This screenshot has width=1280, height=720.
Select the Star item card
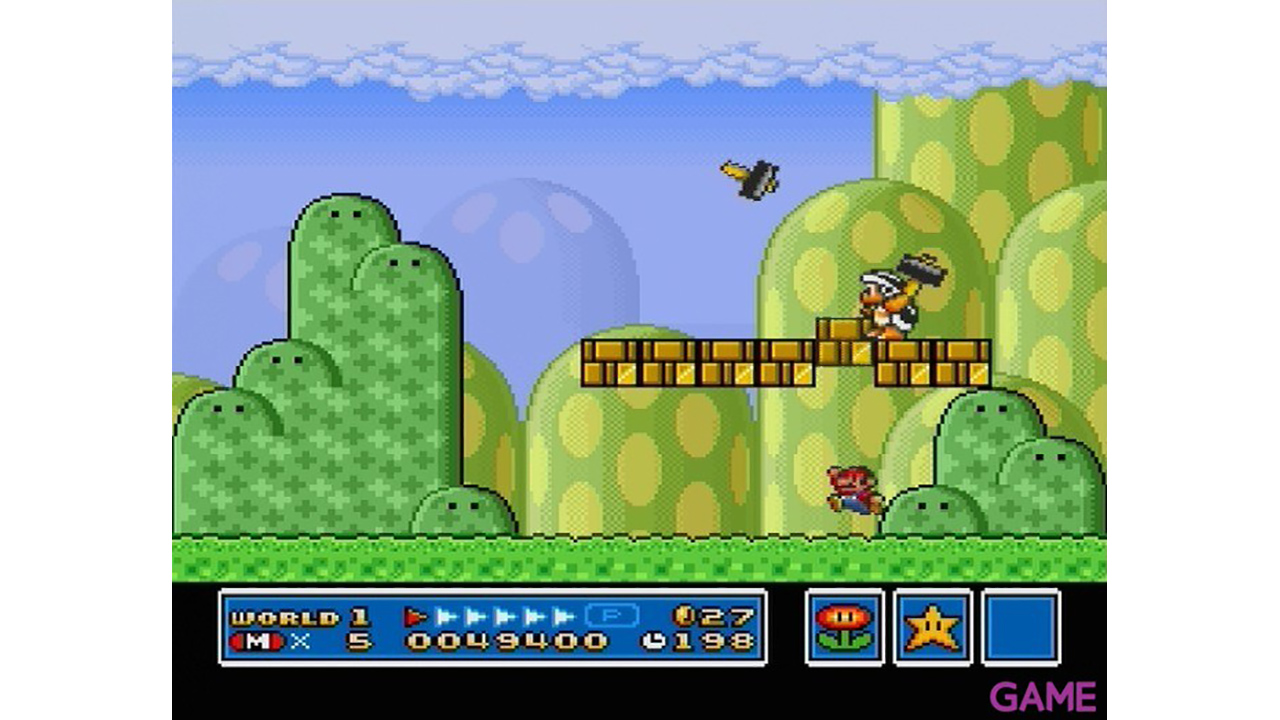(933, 627)
